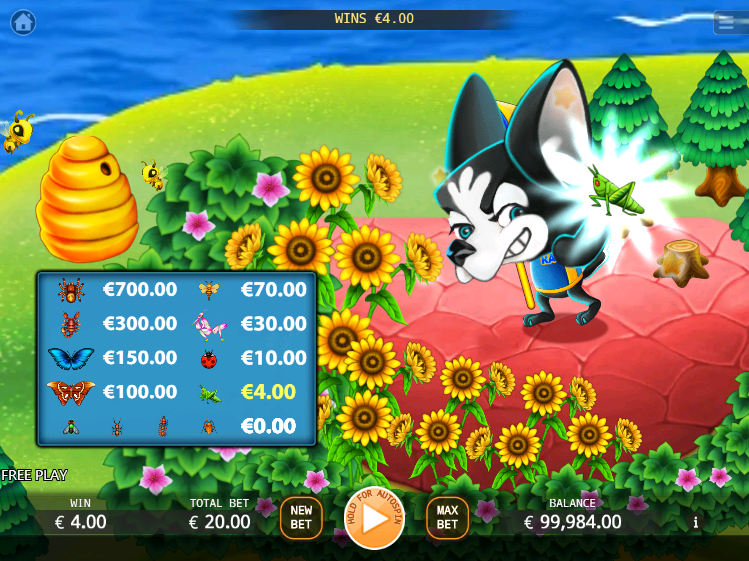
Task: Open the game info icon
Action: click(696, 522)
